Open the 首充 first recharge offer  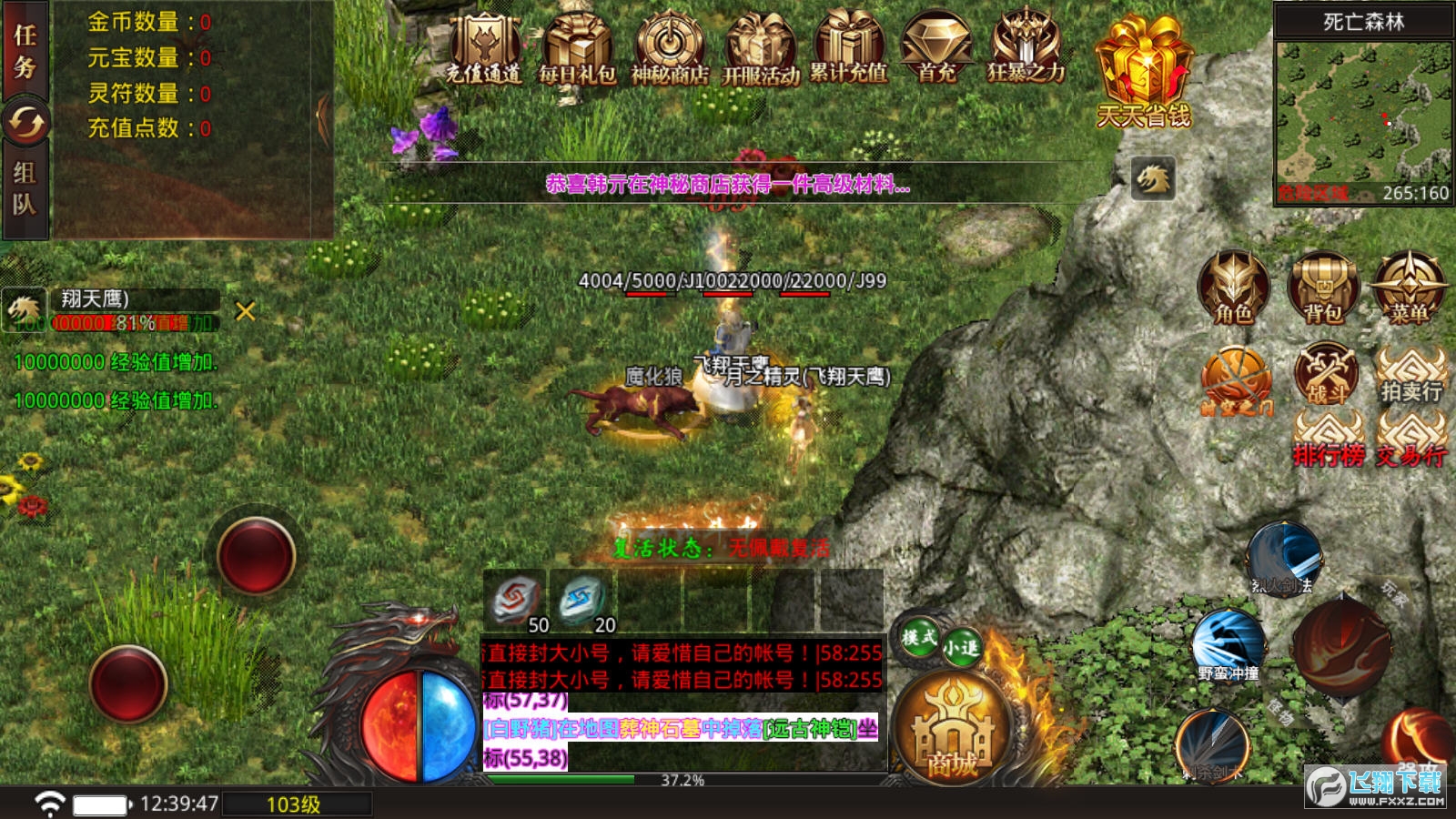[936, 49]
